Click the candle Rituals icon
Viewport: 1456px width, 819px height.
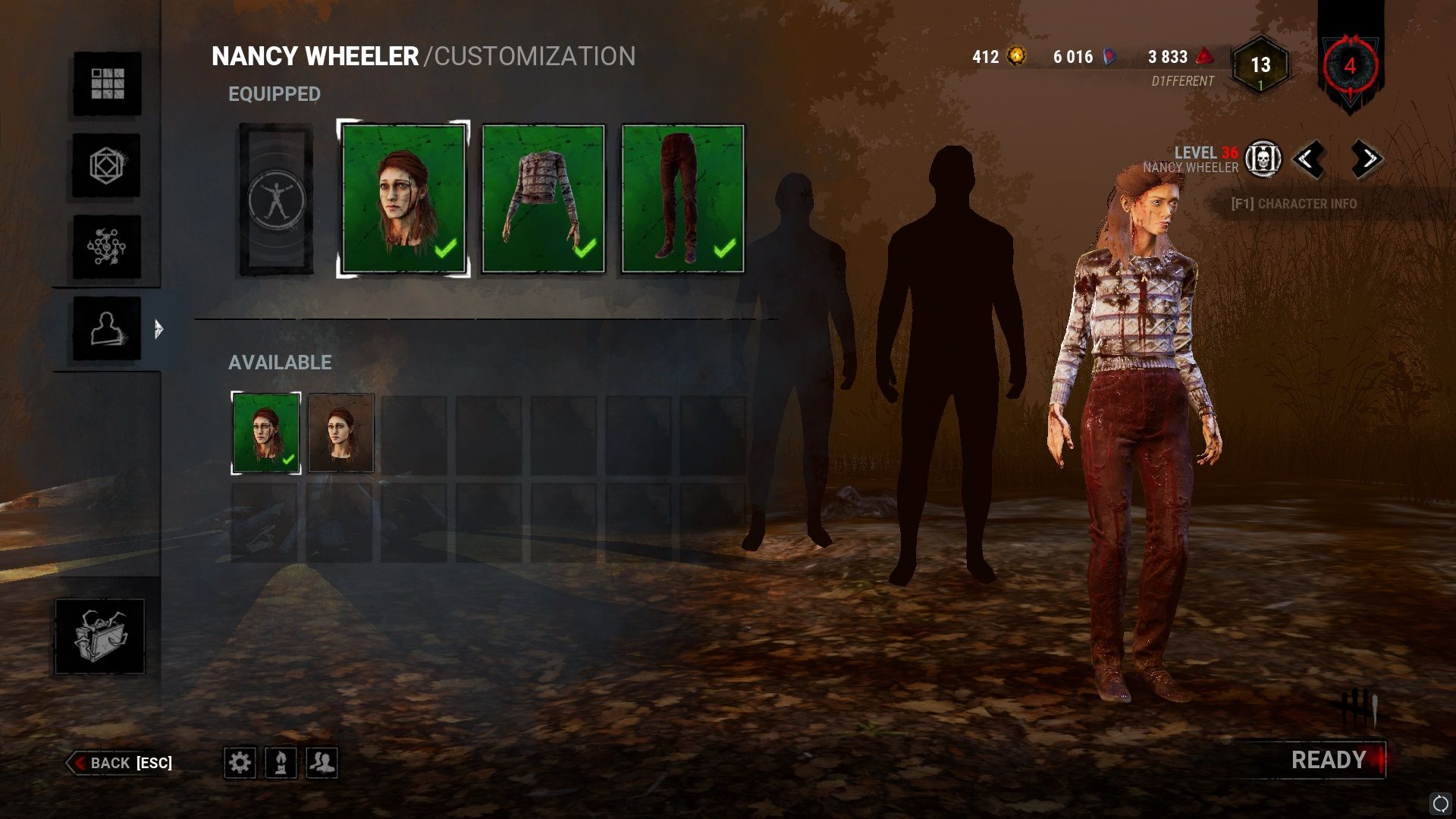[281, 763]
